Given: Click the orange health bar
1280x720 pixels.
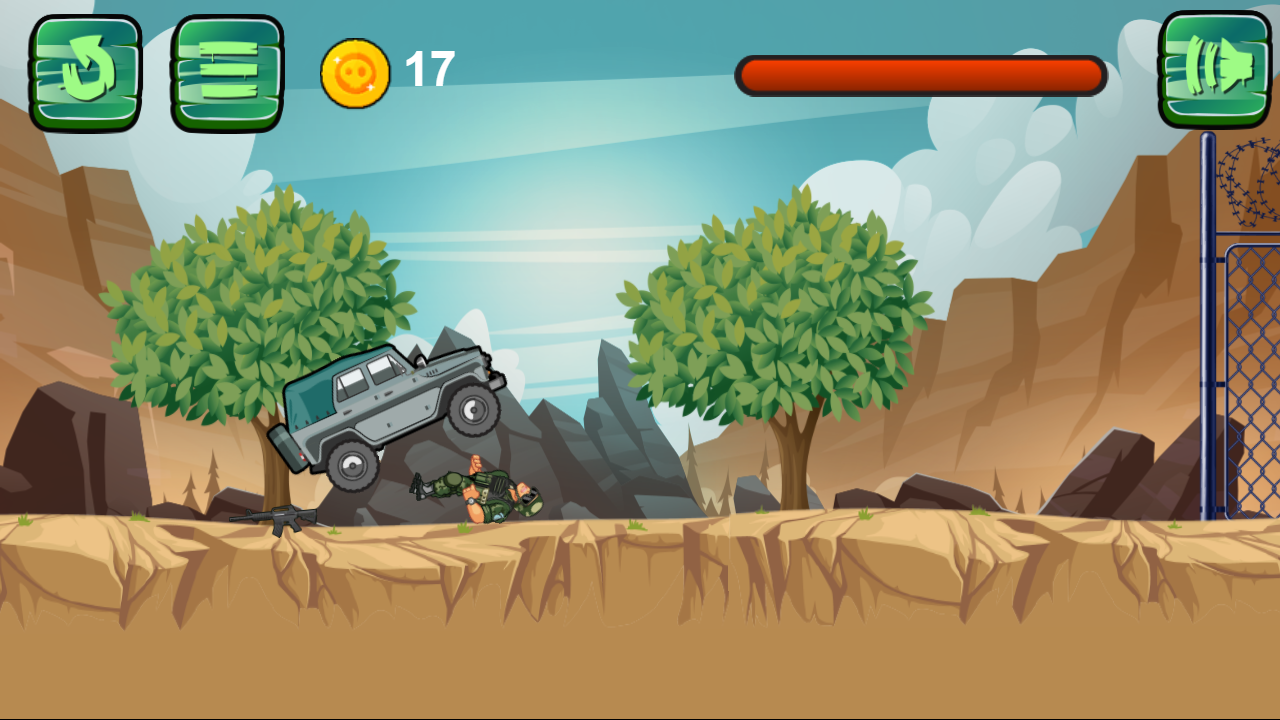Looking at the screenshot, I should (920, 72).
